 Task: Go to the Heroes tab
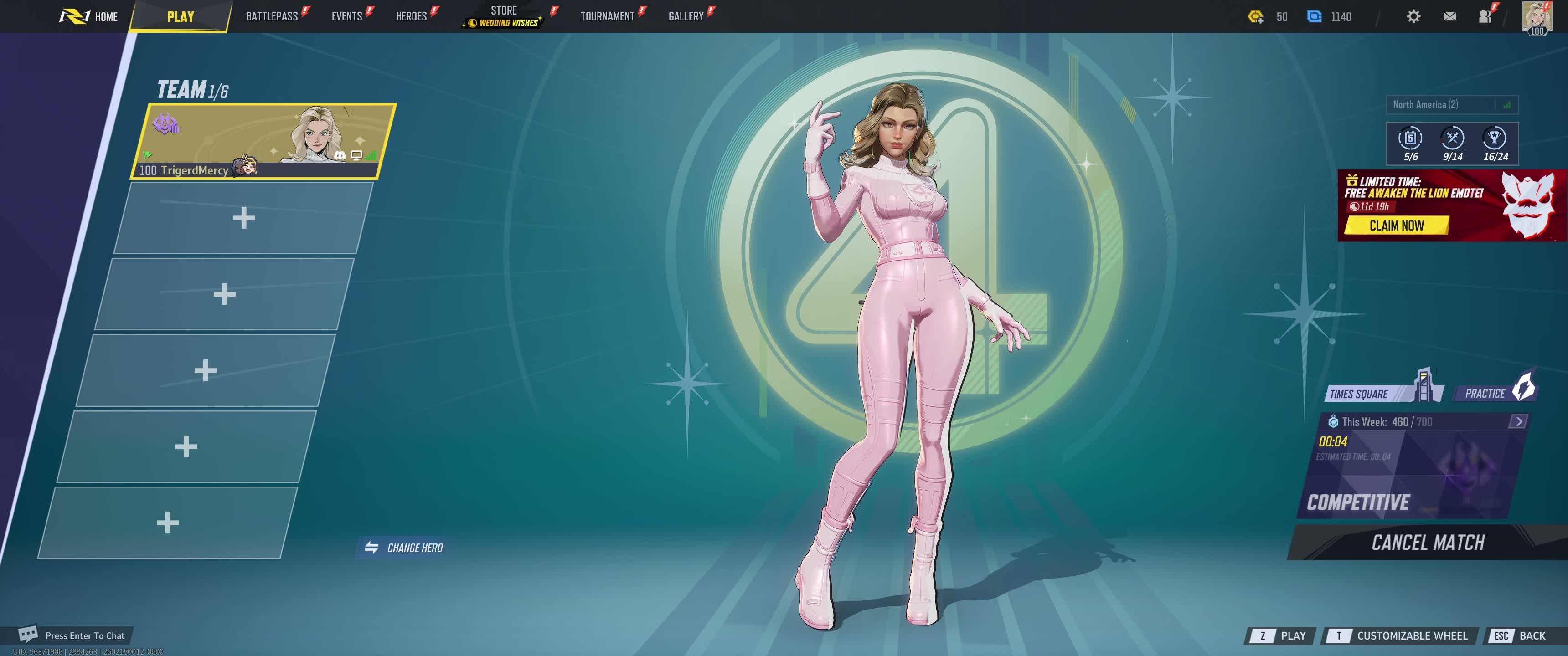coord(412,16)
